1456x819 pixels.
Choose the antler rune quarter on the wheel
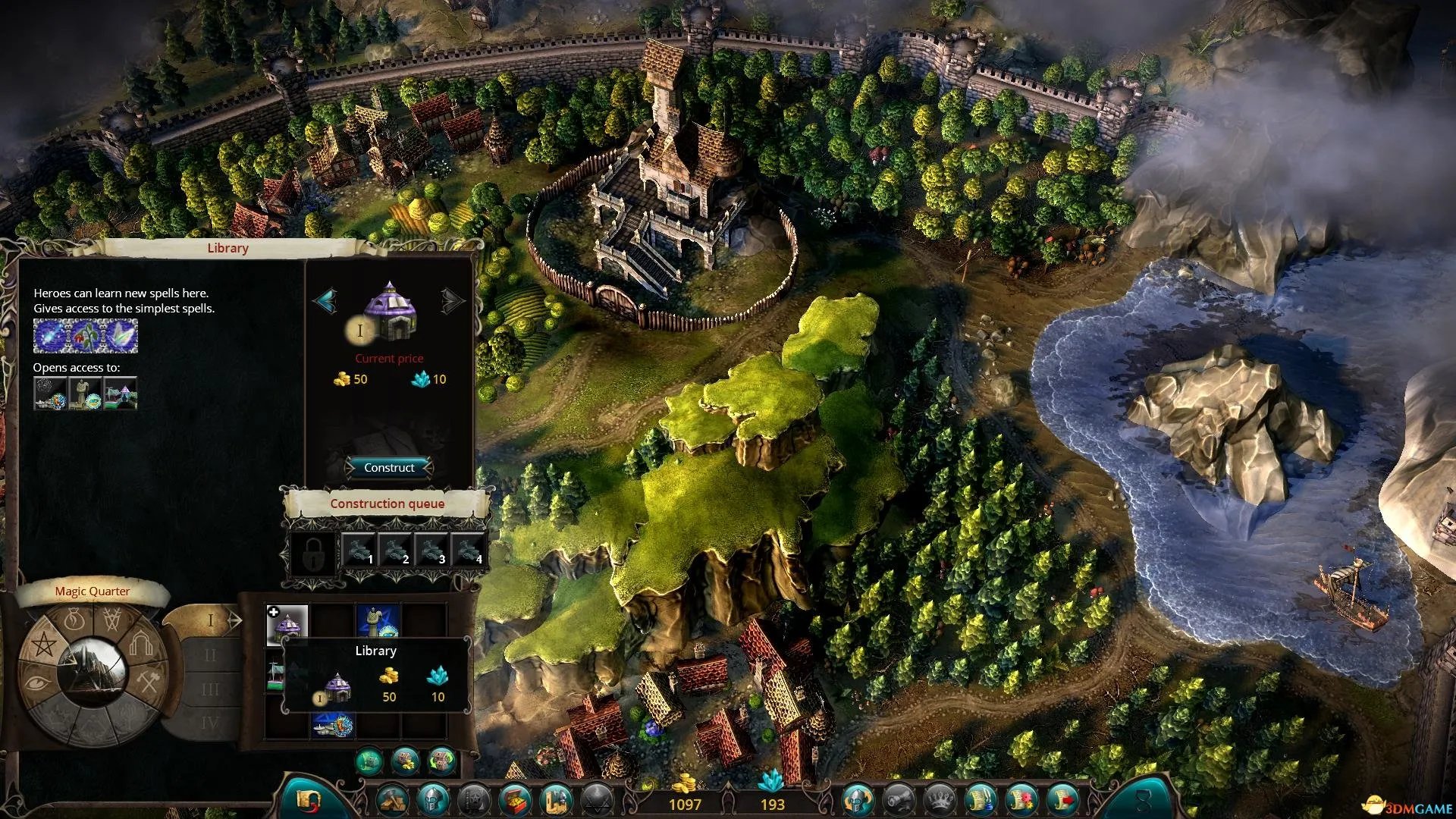point(112,621)
